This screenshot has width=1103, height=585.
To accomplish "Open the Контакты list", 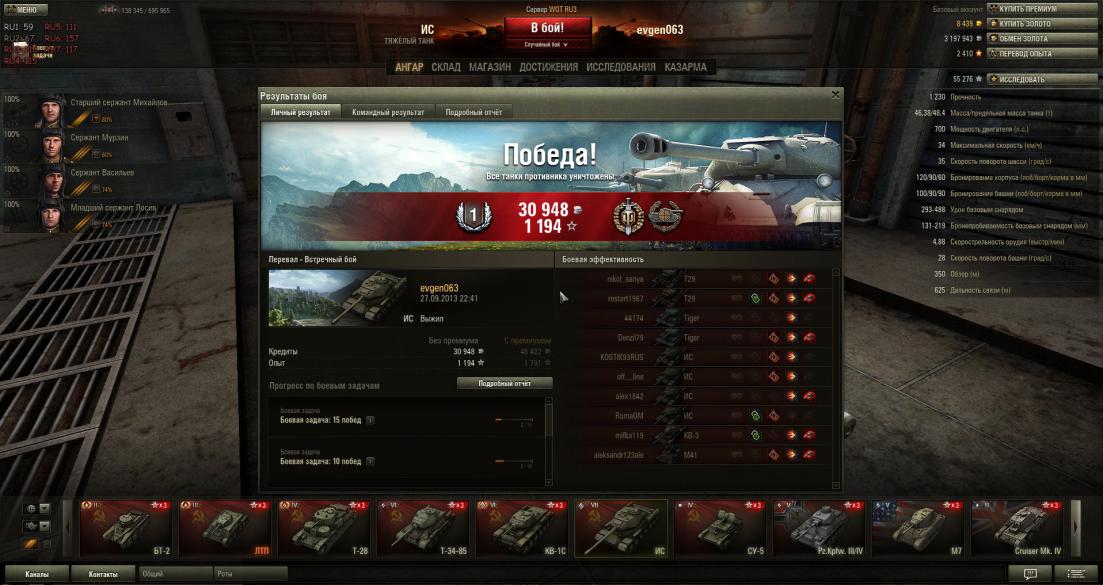I will pos(103,575).
